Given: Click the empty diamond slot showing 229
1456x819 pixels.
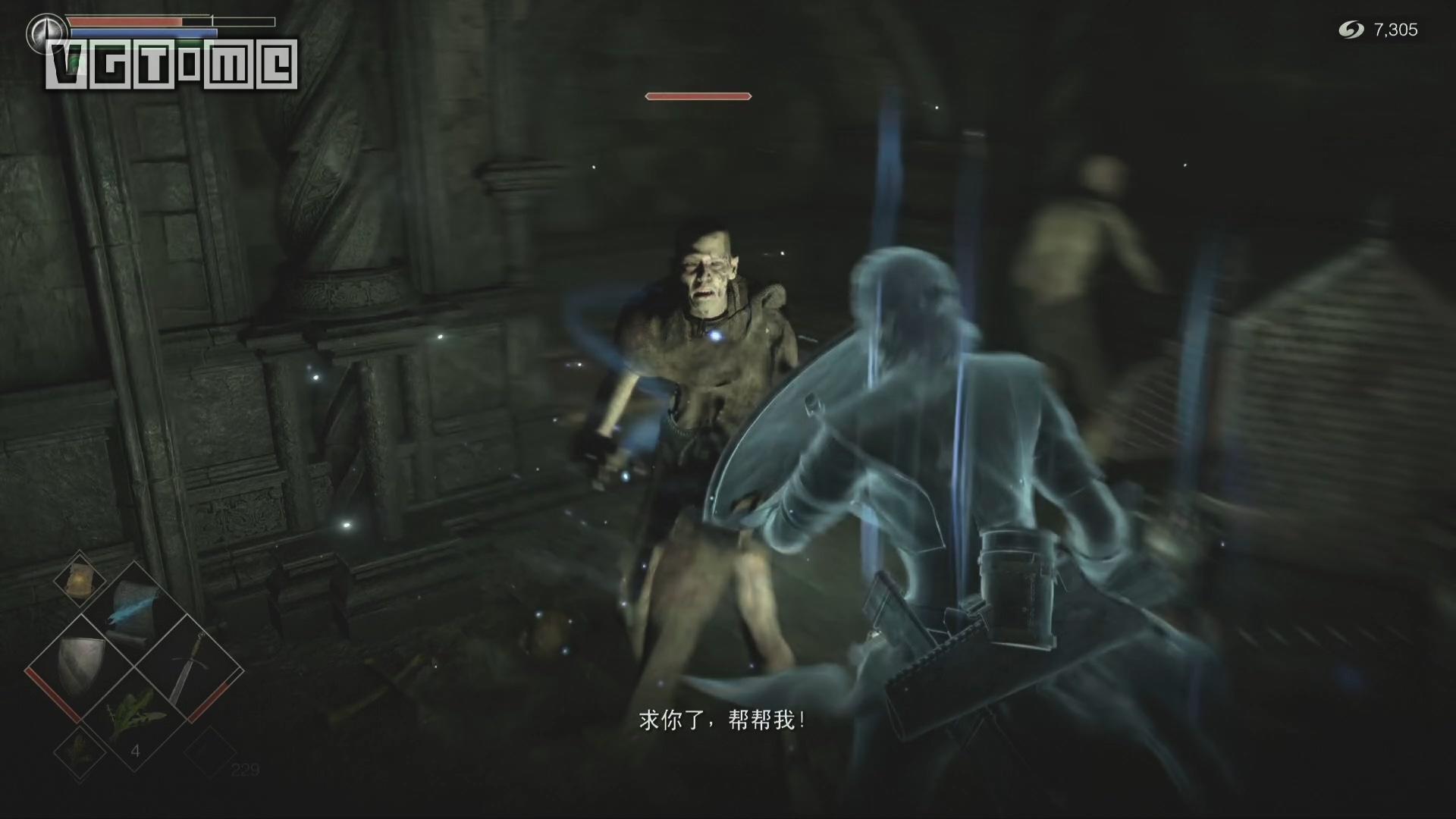Looking at the screenshot, I should (x=211, y=752).
